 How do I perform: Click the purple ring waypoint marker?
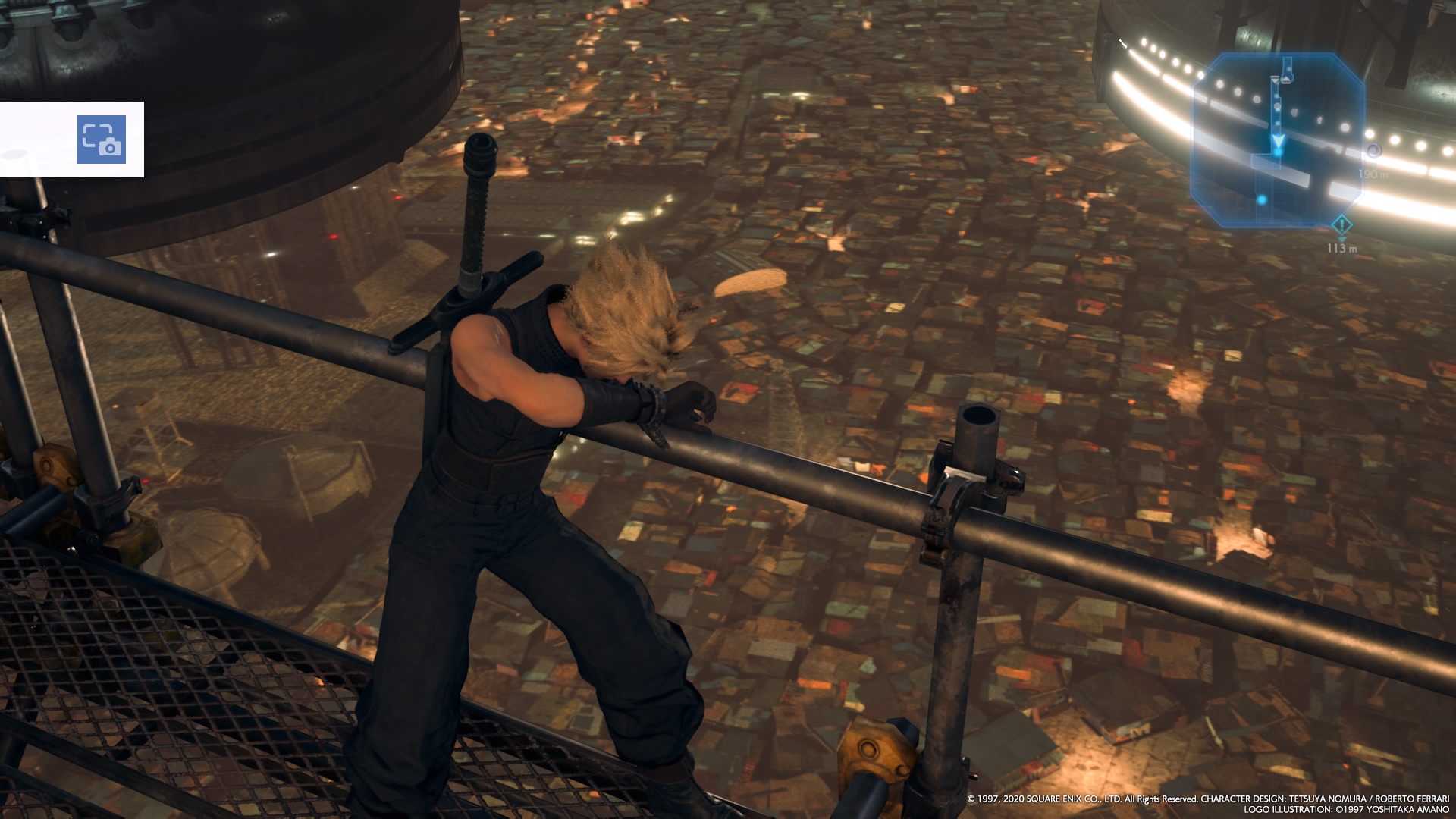pos(1373,151)
